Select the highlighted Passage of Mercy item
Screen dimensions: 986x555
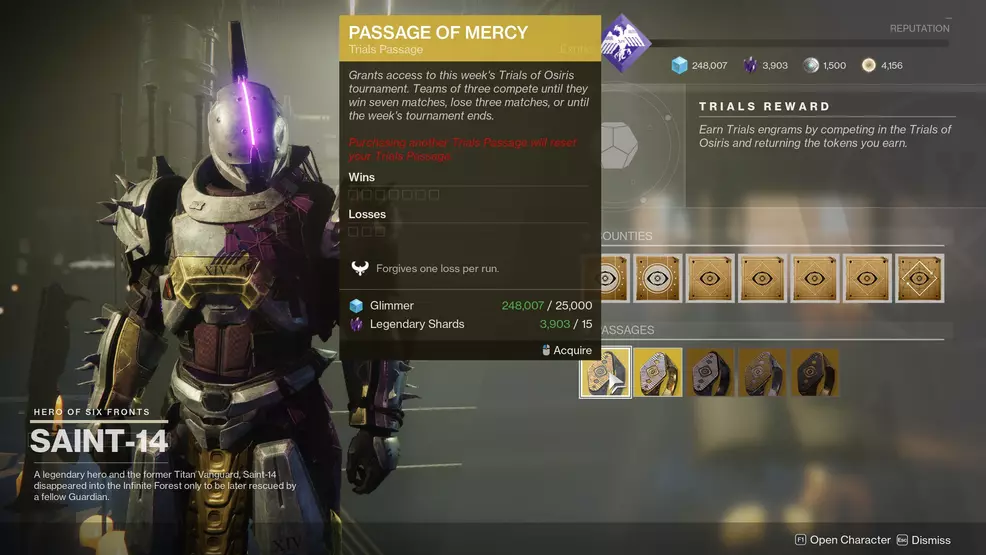pos(605,372)
